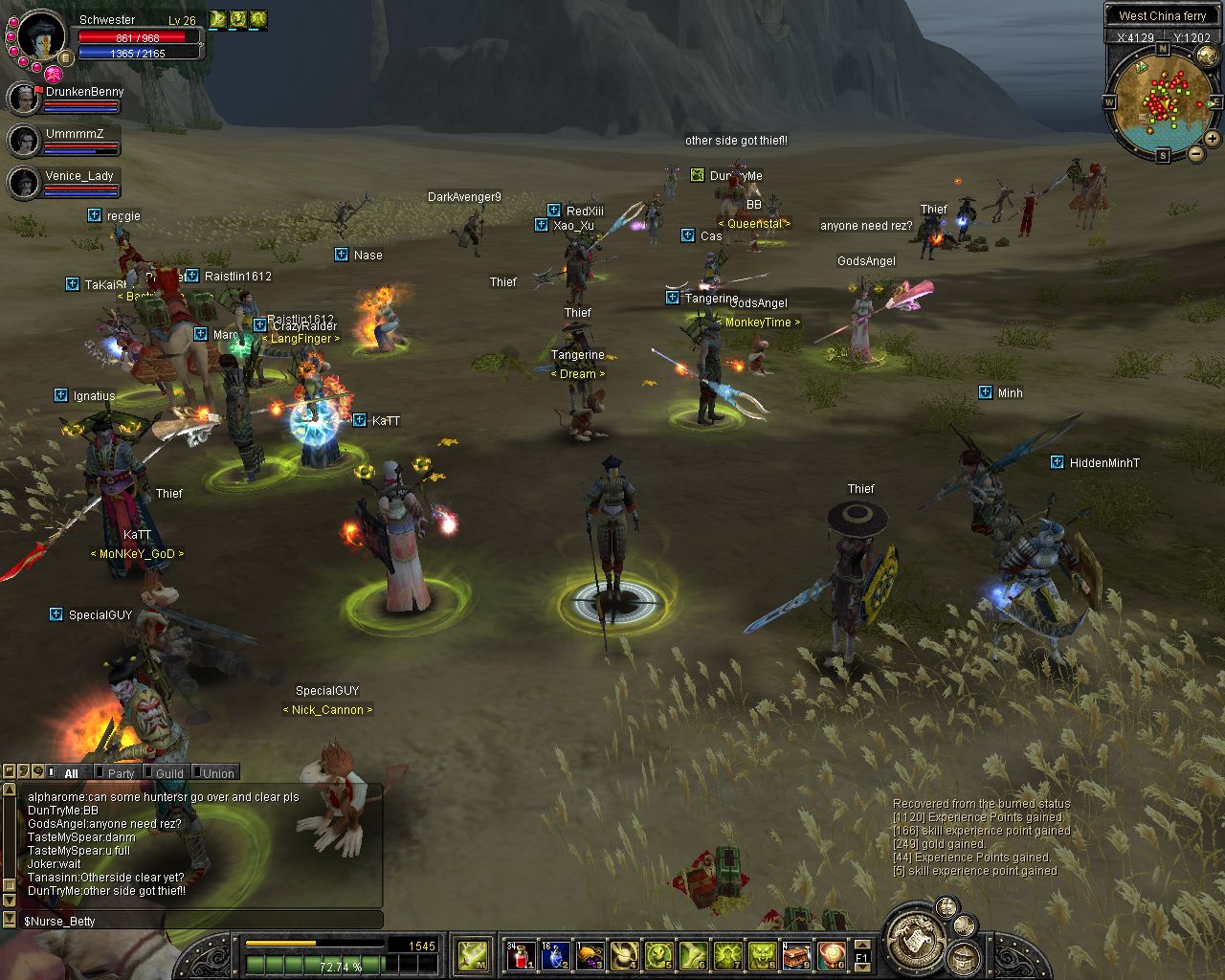The image size is (1225, 980).
Task: Select party member DrunkenBenny
Action: pyautogui.click(x=84, y=92)
